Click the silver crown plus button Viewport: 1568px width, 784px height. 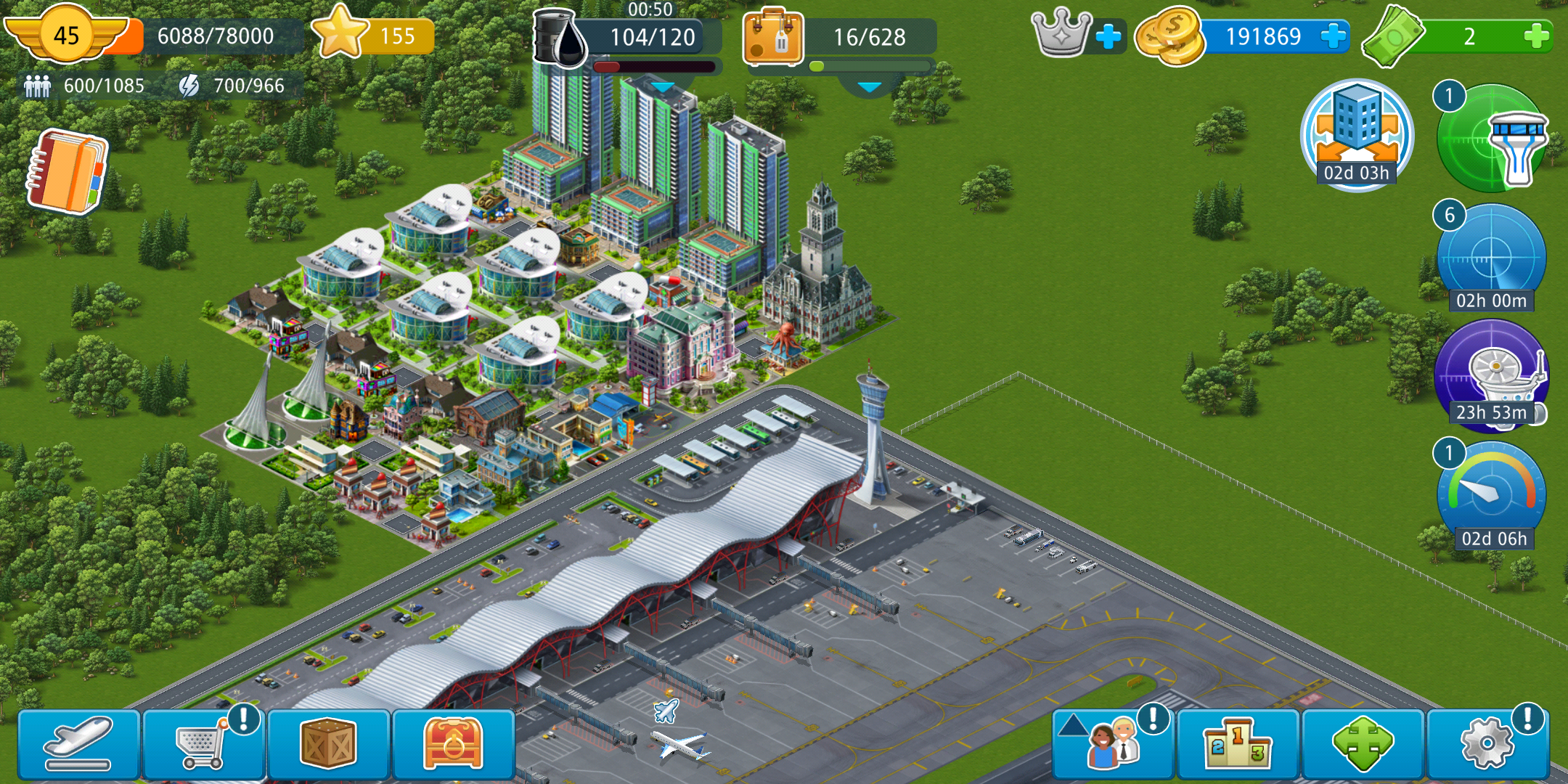point(1108,36)
